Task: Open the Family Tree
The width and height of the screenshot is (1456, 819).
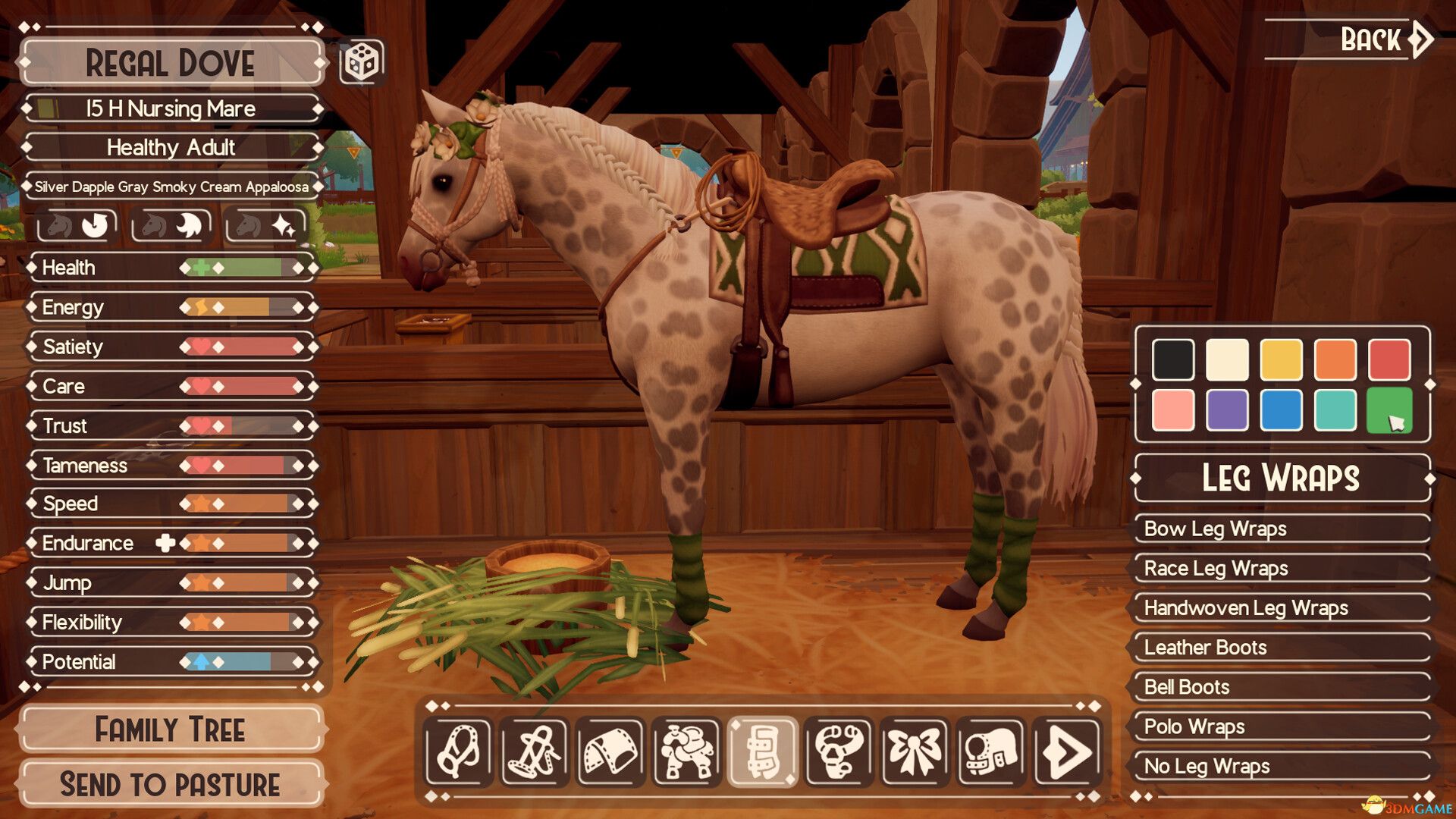Action: tap(170, 730)
